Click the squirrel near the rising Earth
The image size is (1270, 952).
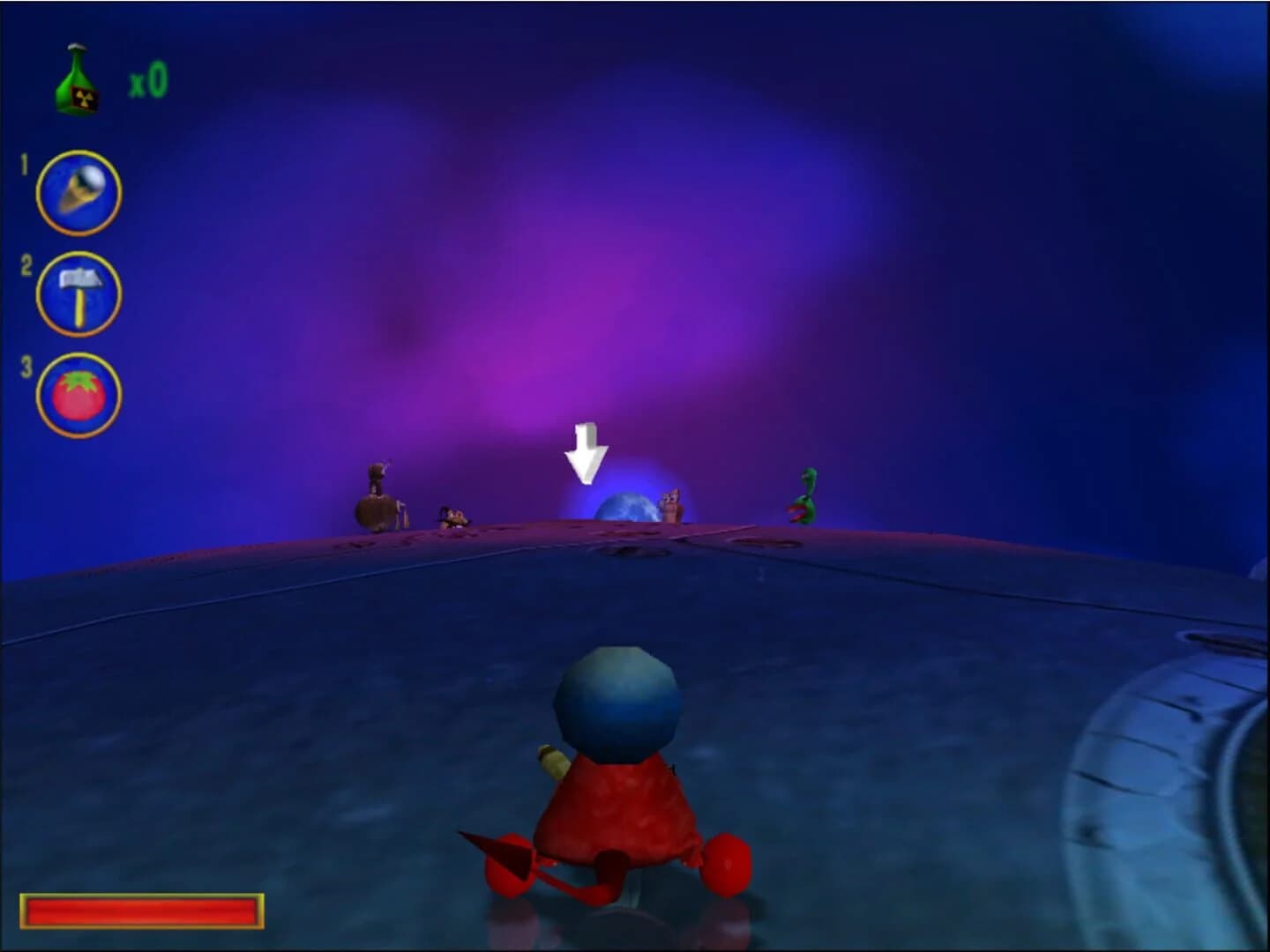point(672,507)
